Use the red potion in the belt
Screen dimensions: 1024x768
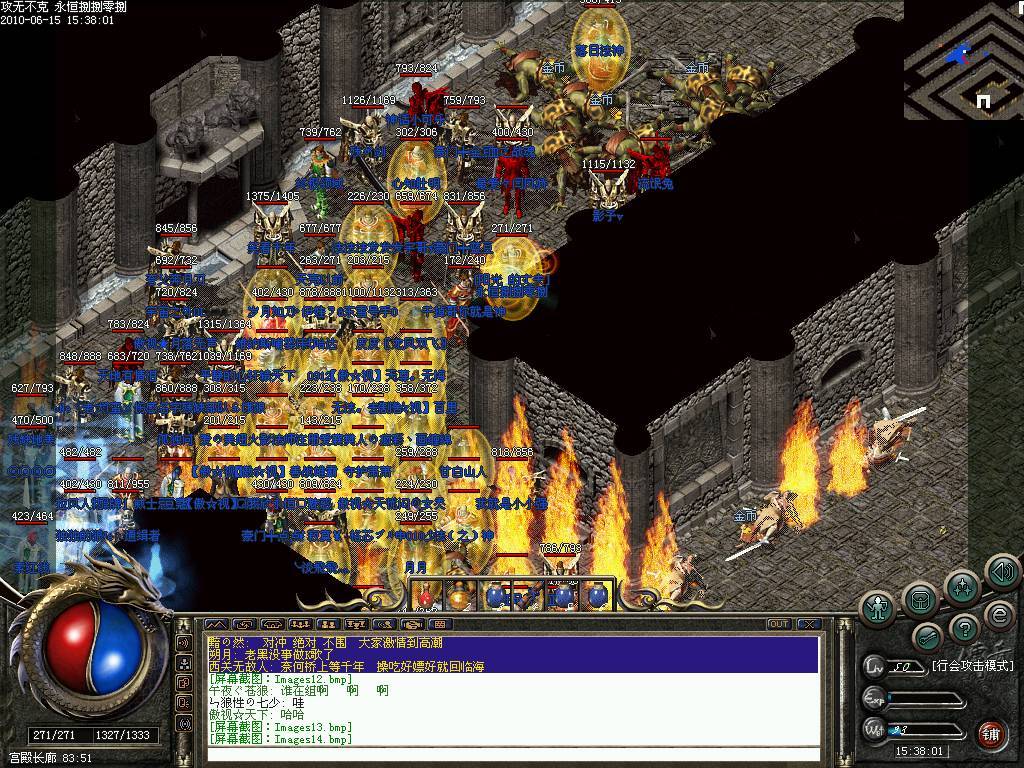pyautogui.click(x=425, y=595)
